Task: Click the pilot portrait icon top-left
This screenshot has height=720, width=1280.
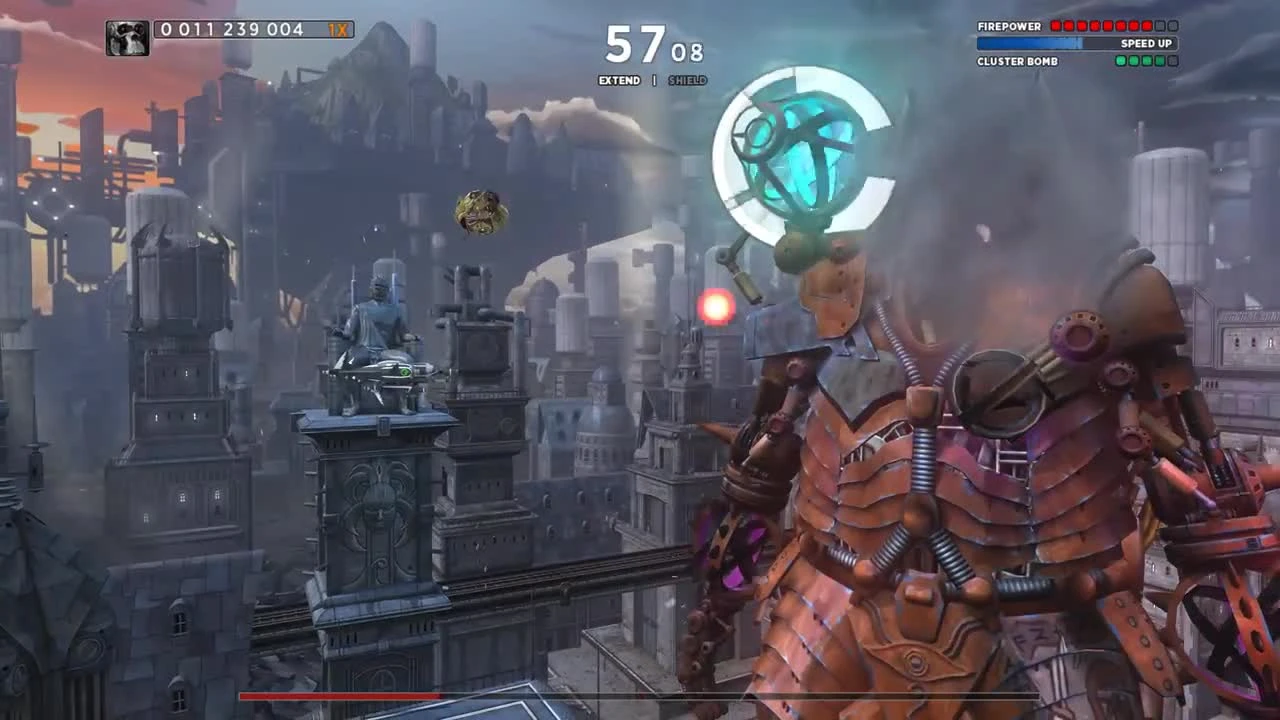Action: point(128,38)
